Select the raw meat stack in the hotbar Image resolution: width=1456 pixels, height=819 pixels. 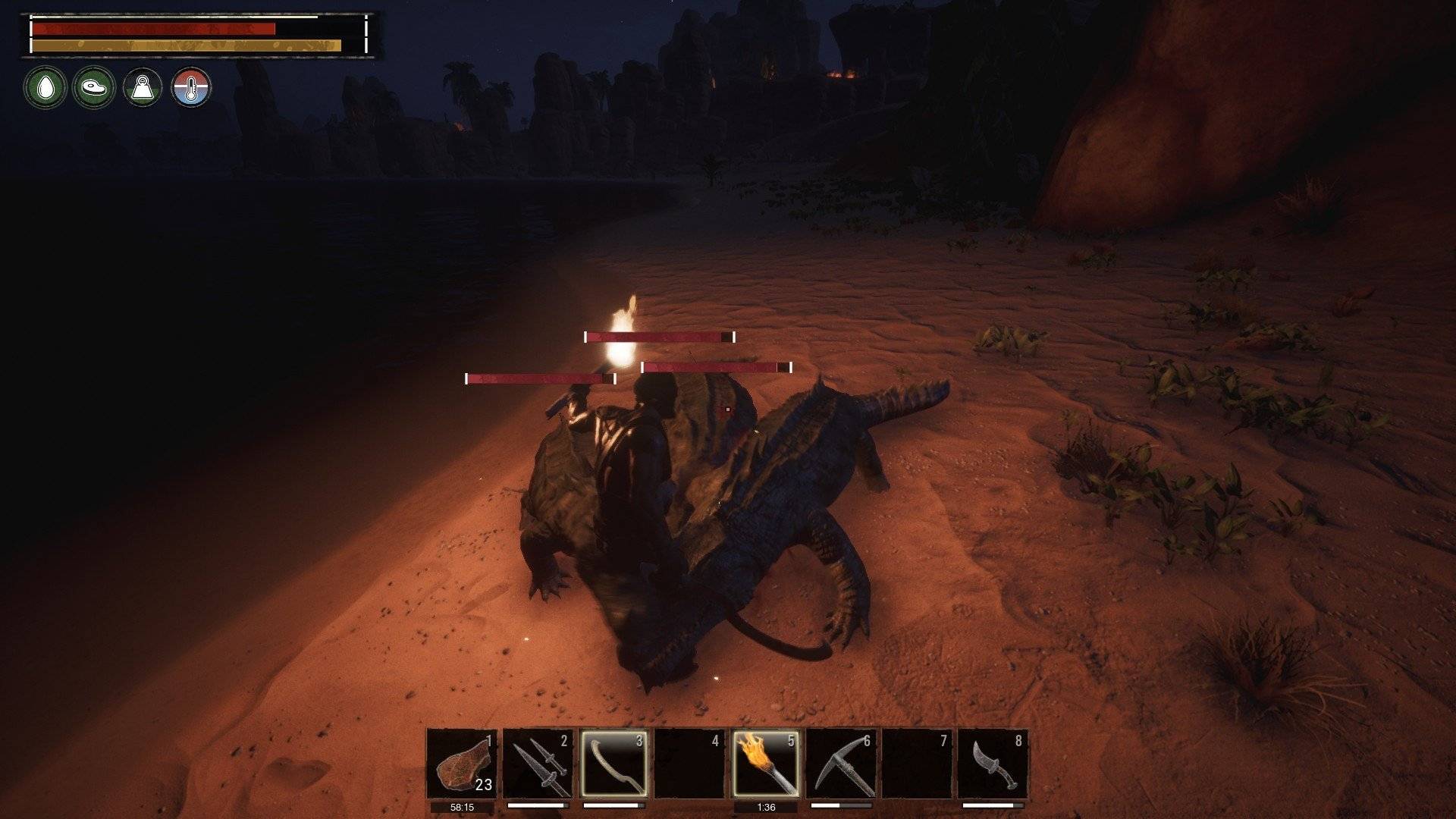click(462, 764)
